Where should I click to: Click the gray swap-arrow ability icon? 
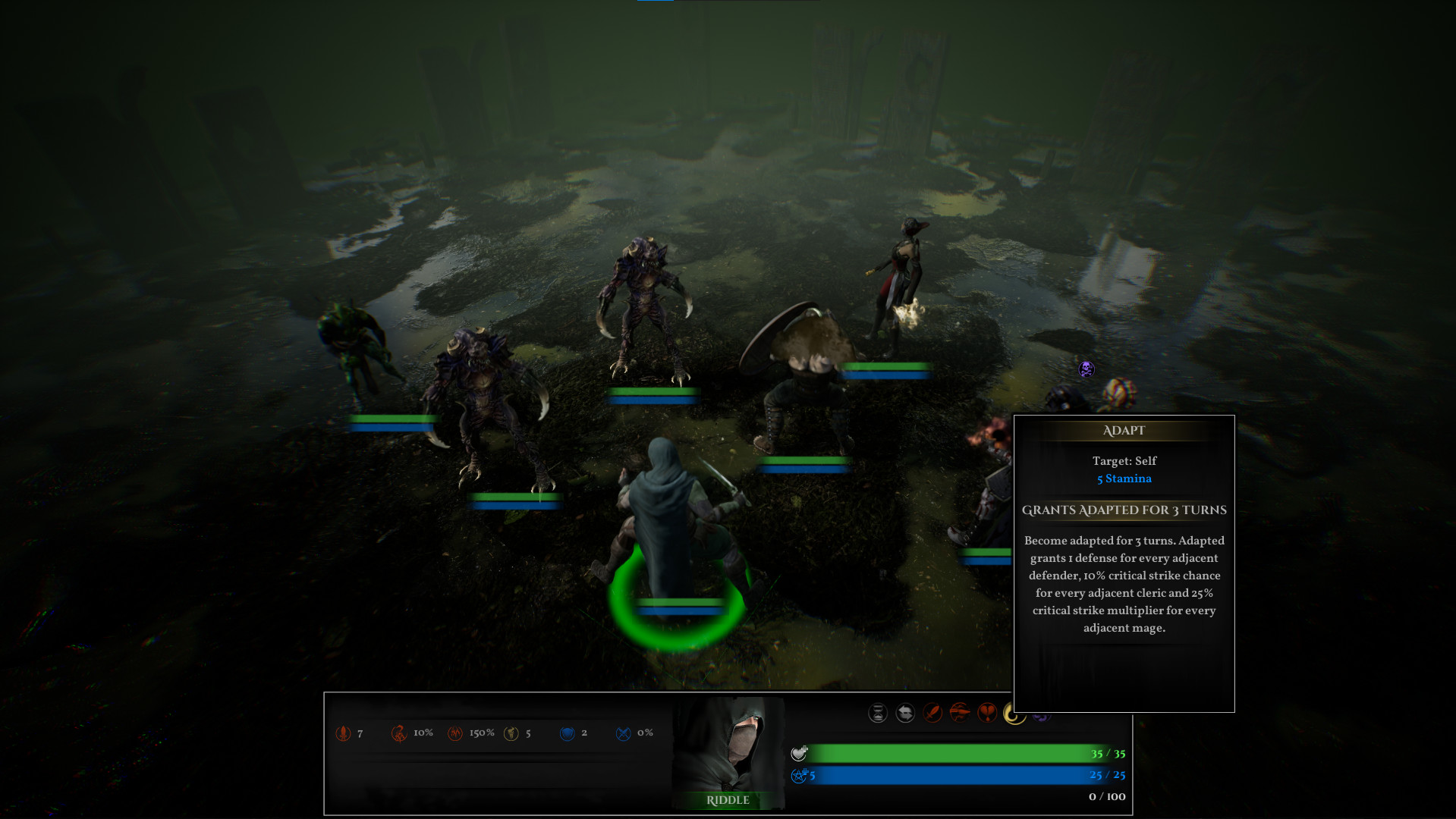[x=905, y=714]
